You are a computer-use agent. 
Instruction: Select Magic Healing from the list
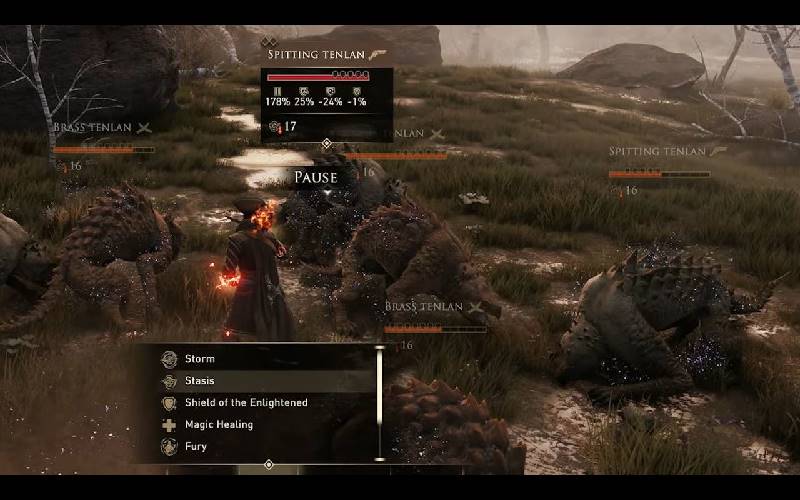(218, 425)
